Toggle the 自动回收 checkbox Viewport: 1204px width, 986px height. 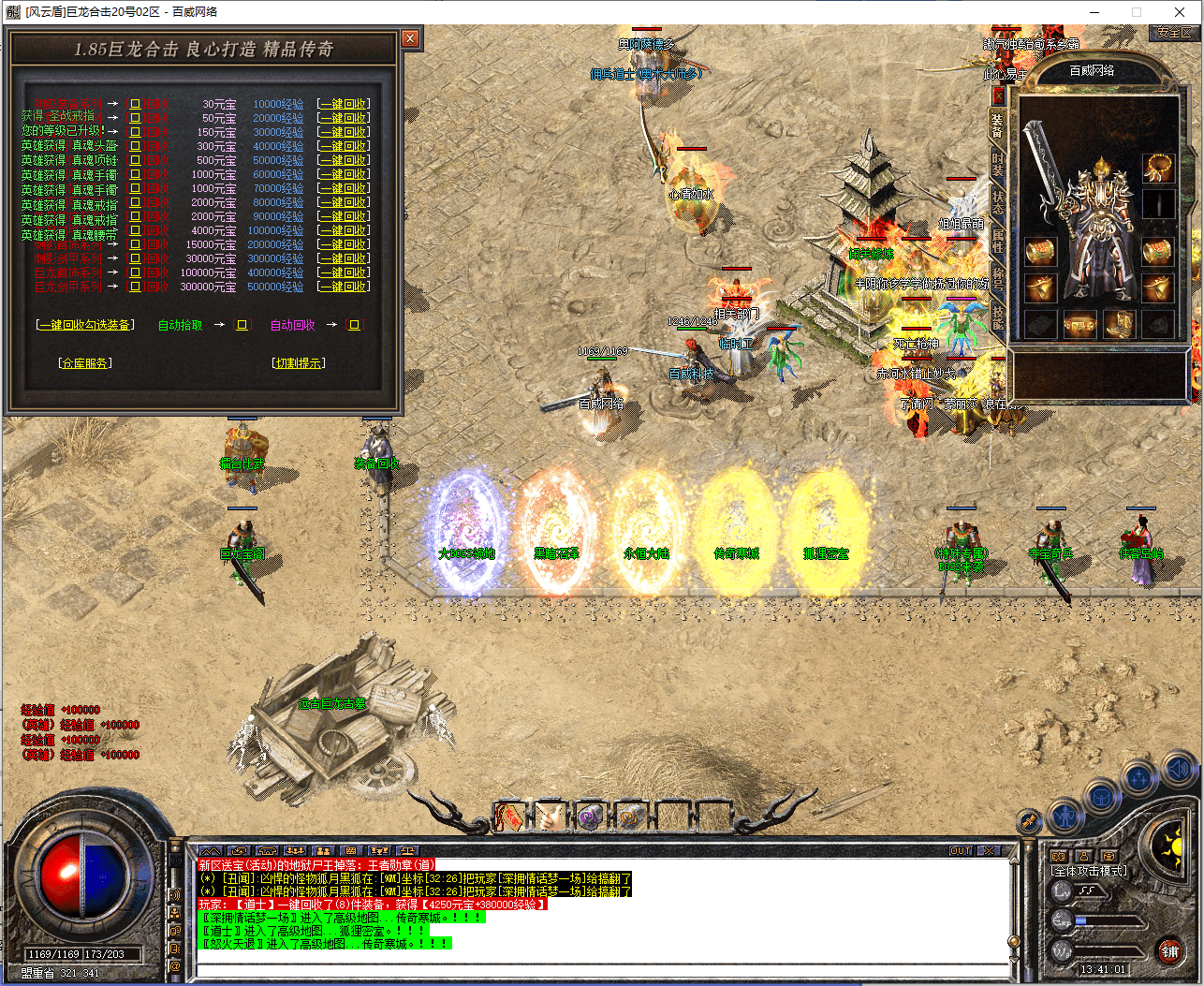tap(355, 325)
